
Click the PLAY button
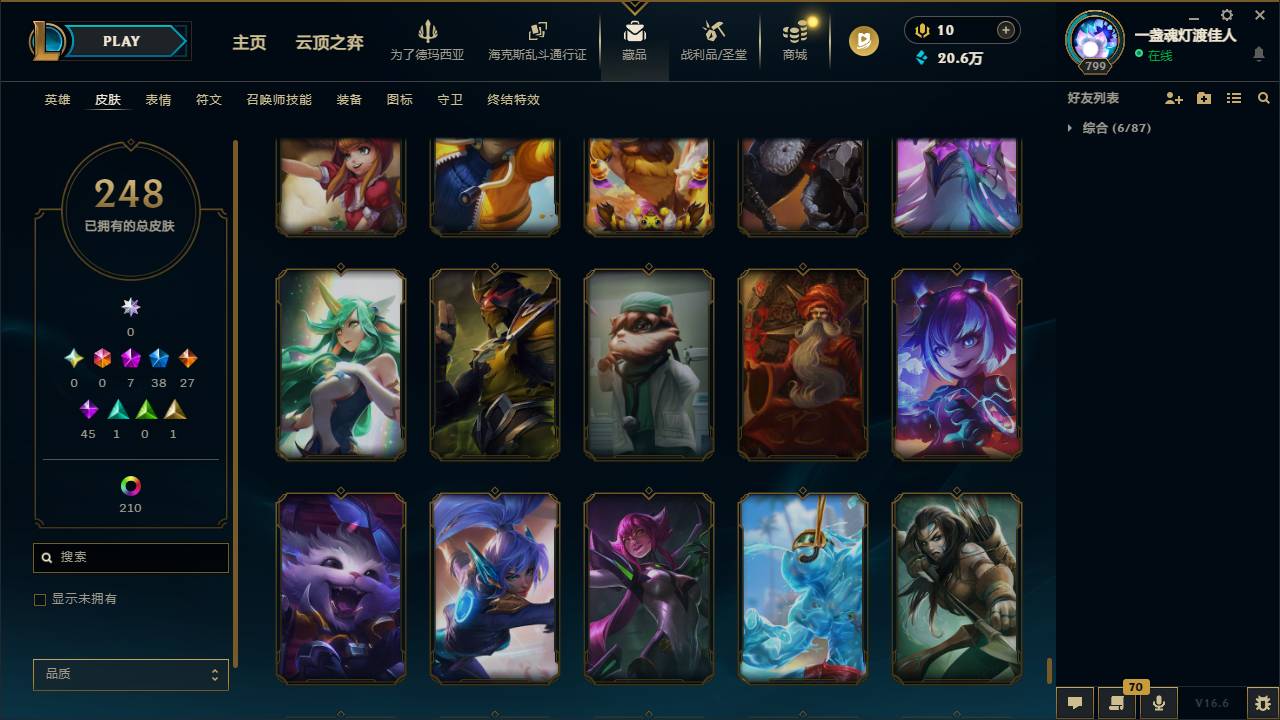121,41
